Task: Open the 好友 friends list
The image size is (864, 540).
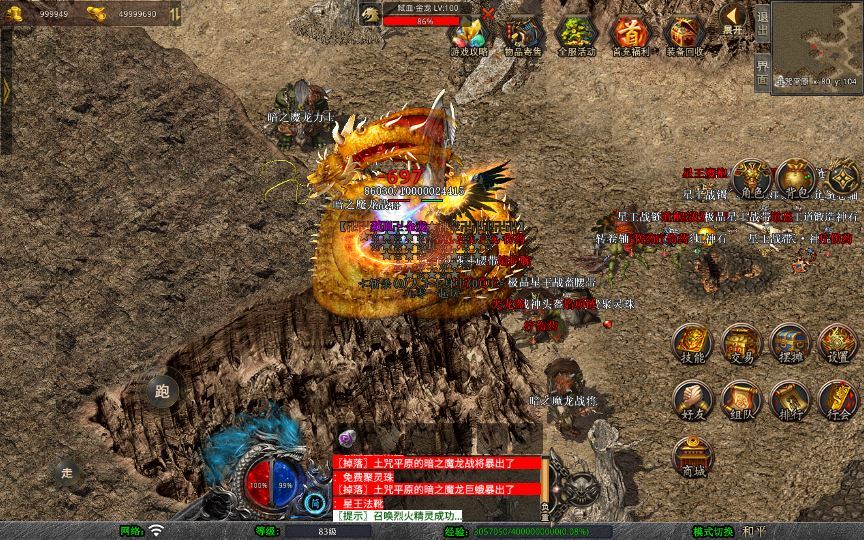Action: [692, 399]
